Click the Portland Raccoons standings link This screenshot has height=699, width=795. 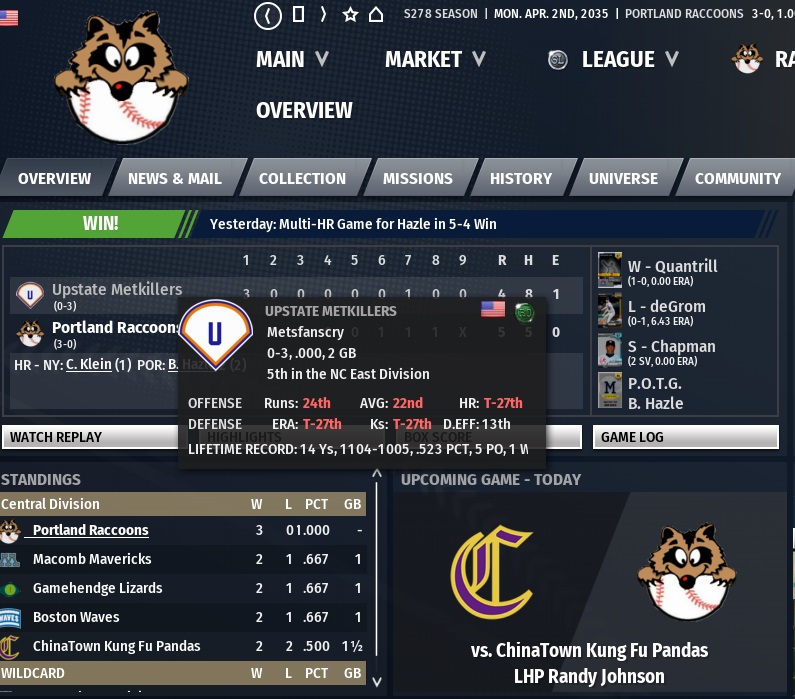[x=90, y=530]
